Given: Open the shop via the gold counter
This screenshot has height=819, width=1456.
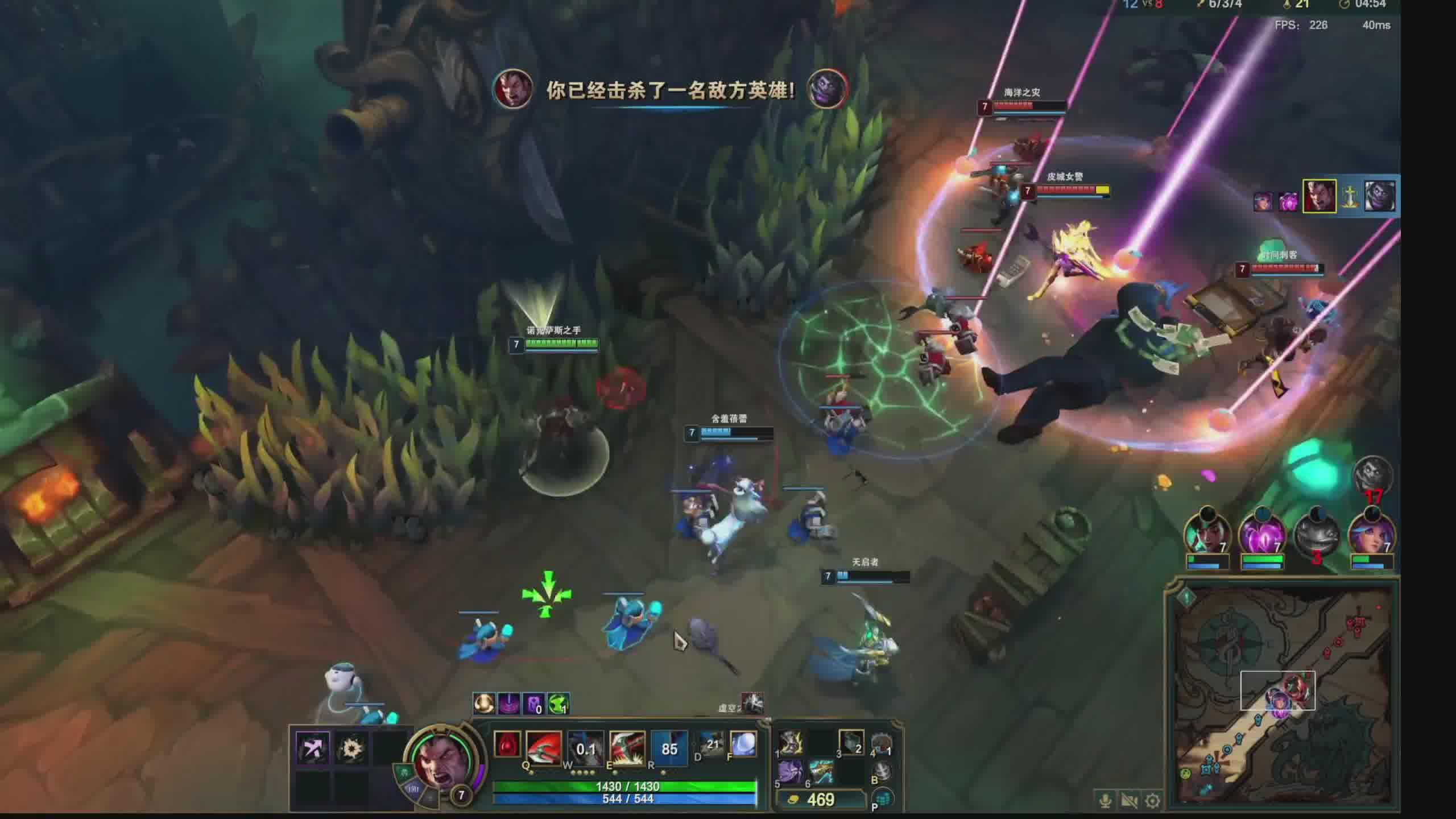Looking at the screenshot, I should (820, 800).
